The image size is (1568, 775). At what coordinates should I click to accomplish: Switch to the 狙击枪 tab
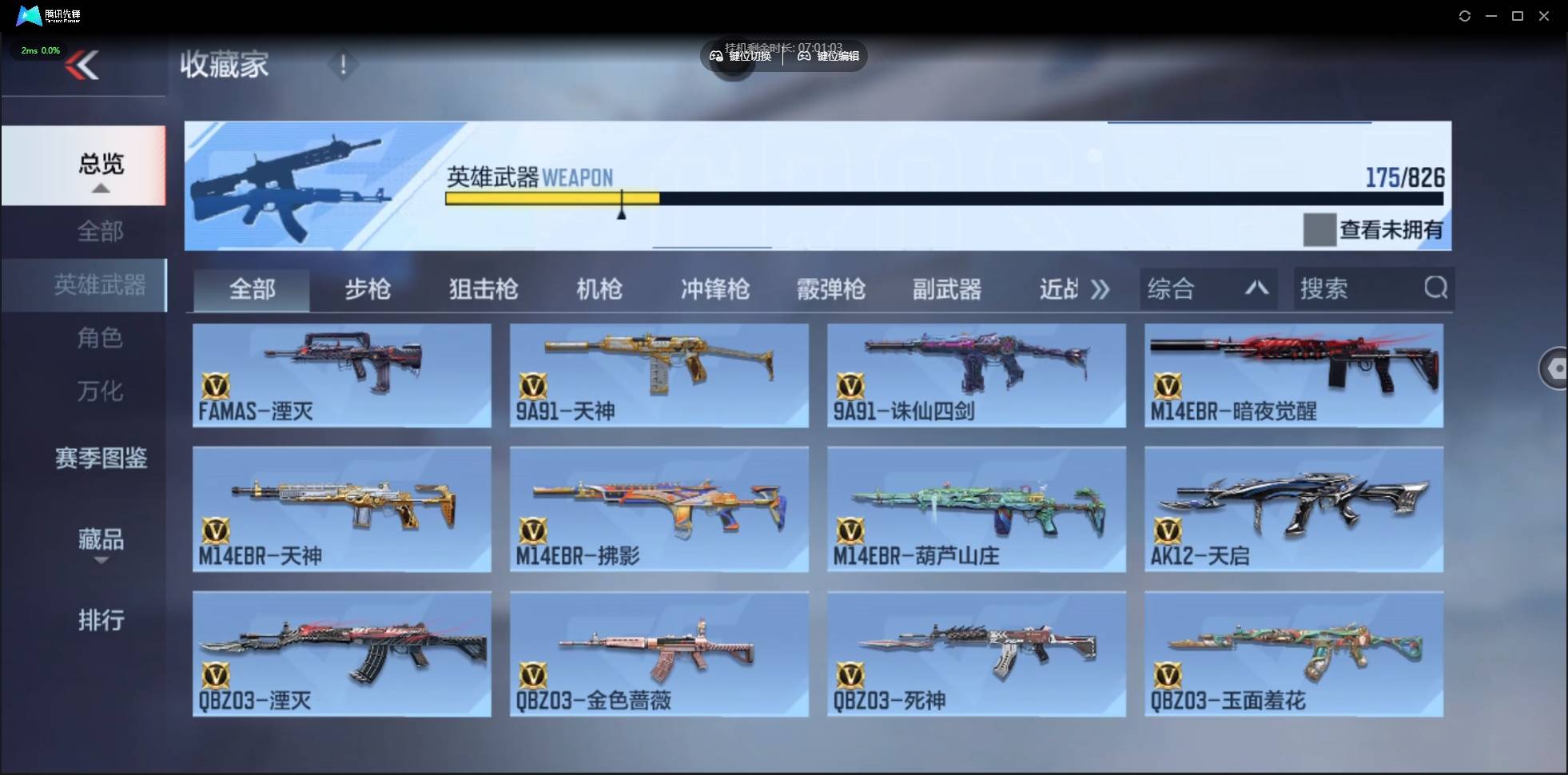[483, 289]
